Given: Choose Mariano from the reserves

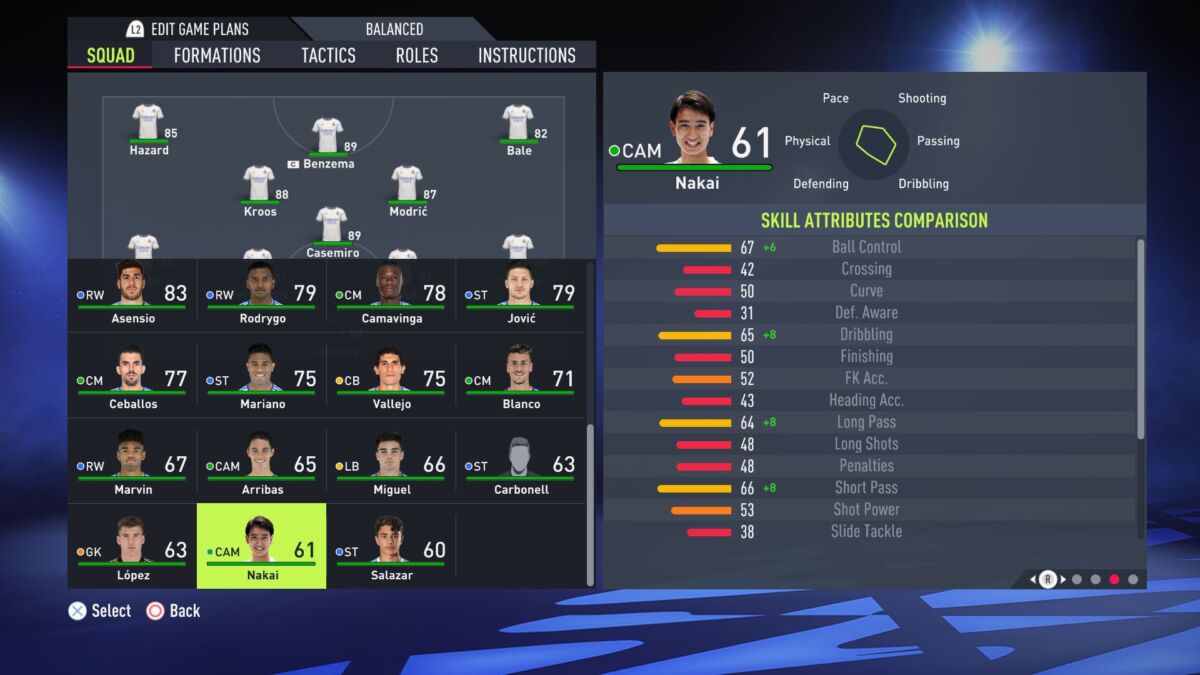Looking at the screenshot, I should tap(262, 379).
